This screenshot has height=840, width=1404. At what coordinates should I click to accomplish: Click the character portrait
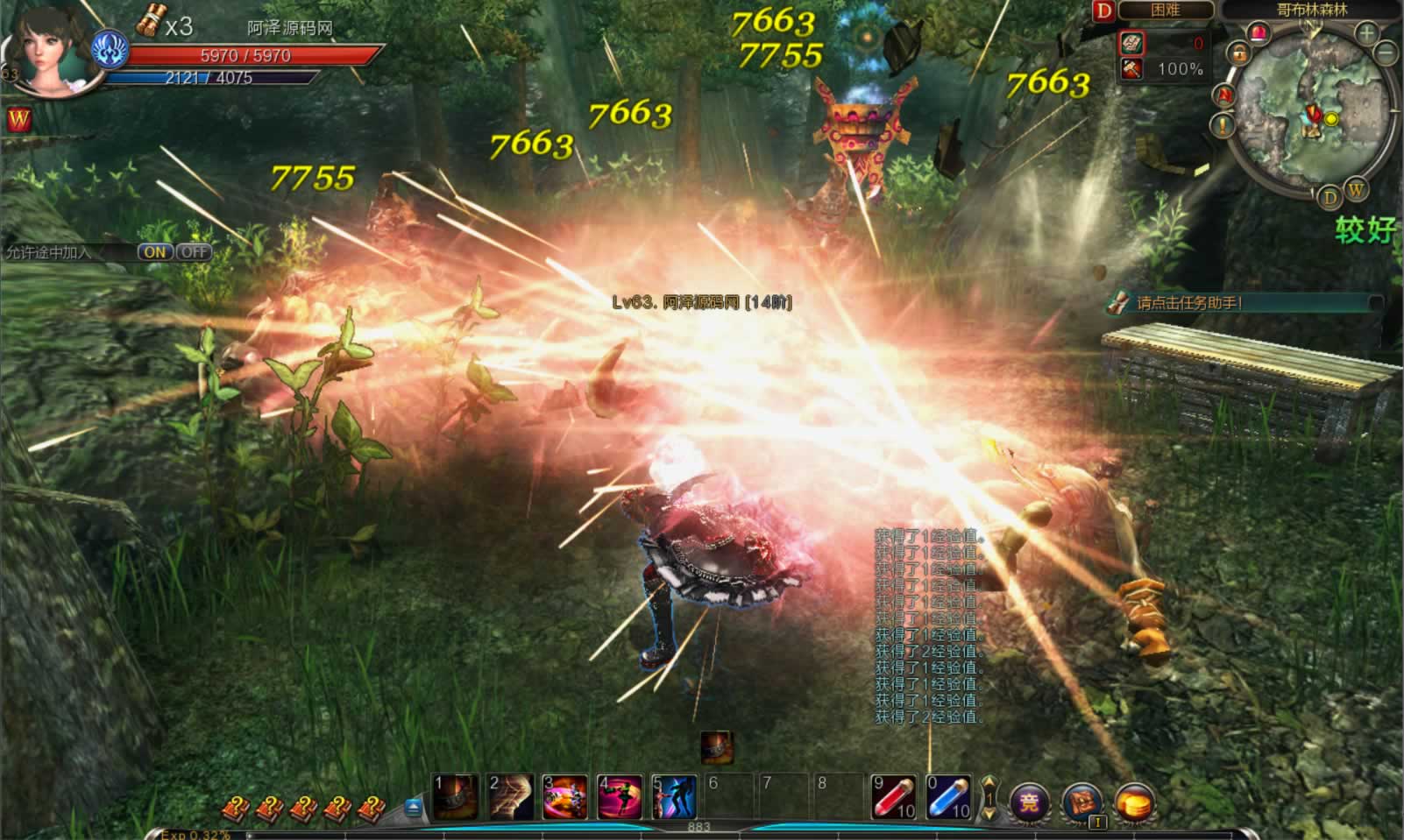coord(48,48)
